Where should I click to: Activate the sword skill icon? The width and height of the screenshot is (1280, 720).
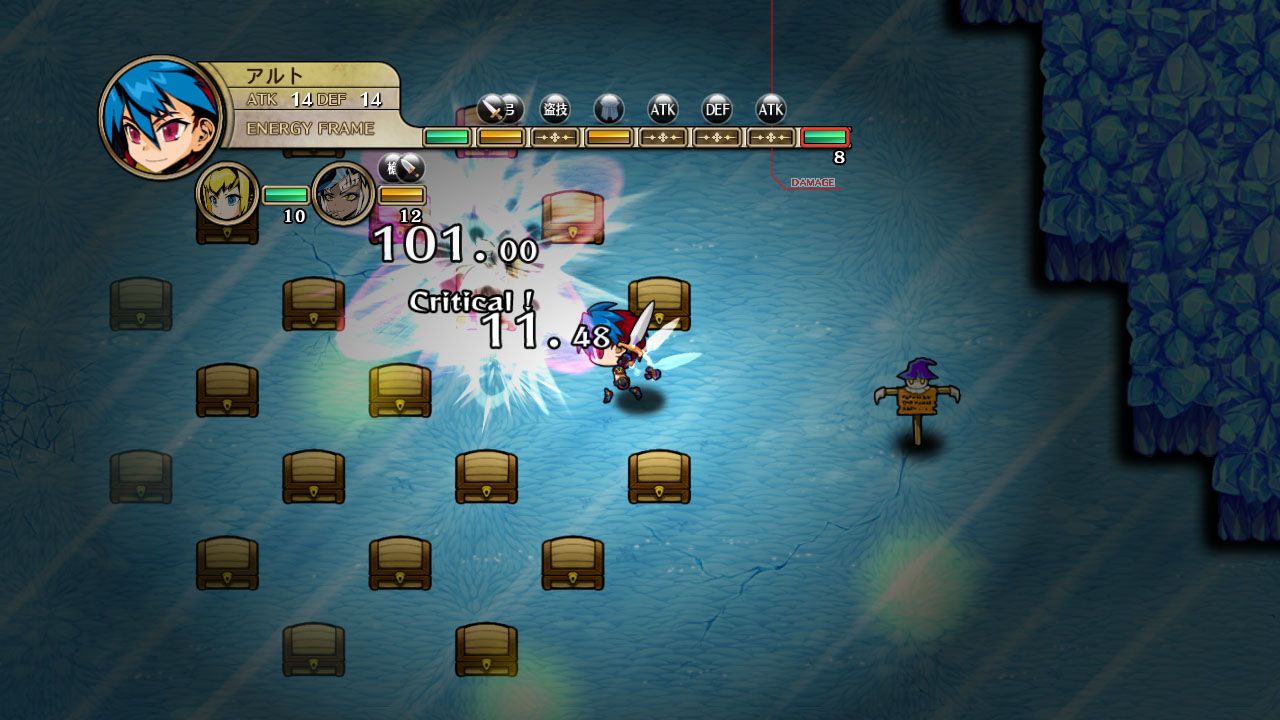493,108
